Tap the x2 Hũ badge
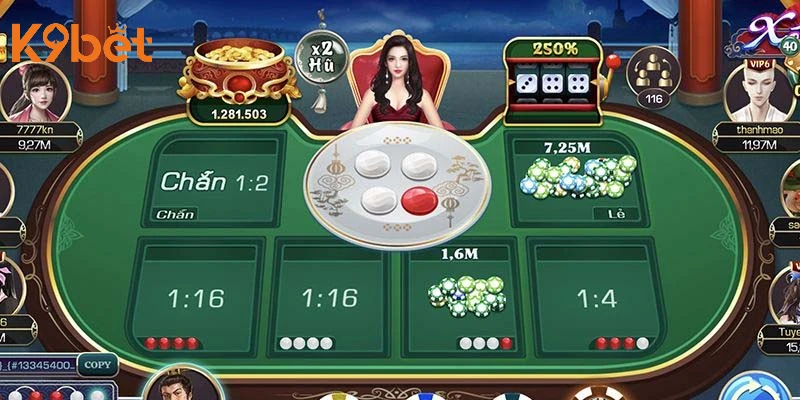The height and width of the screenshot is (400, 800). coord(319,51)
